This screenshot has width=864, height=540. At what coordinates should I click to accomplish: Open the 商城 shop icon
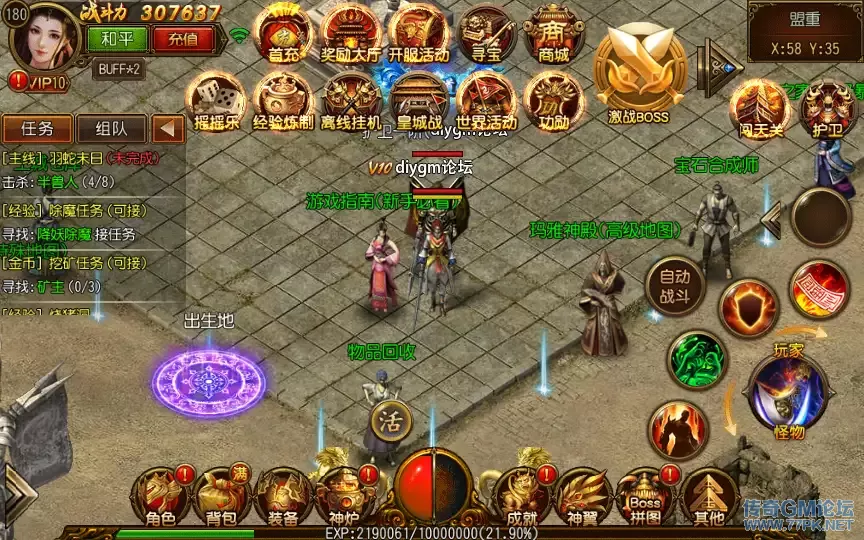(x=553, y=36)
